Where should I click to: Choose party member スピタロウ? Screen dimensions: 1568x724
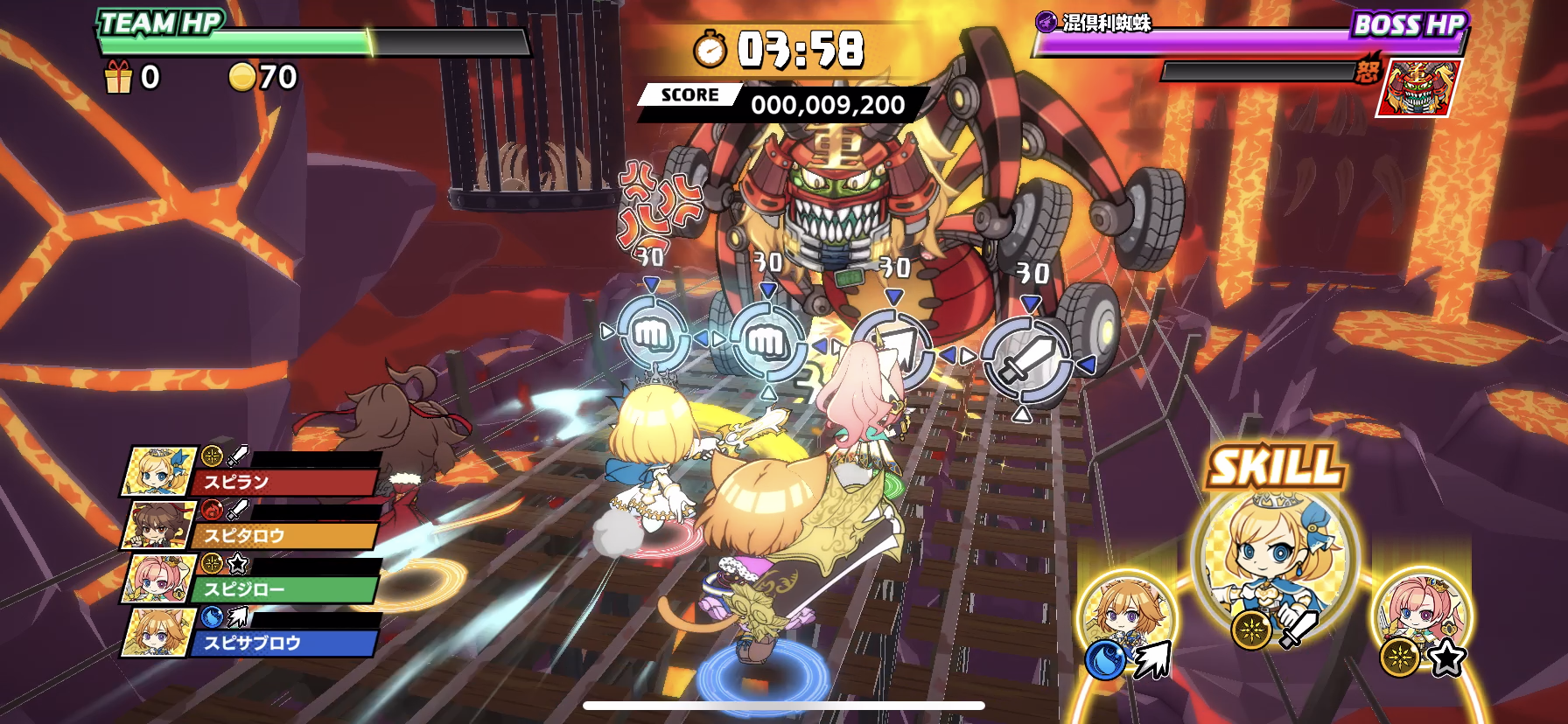(x=251, y=526)
